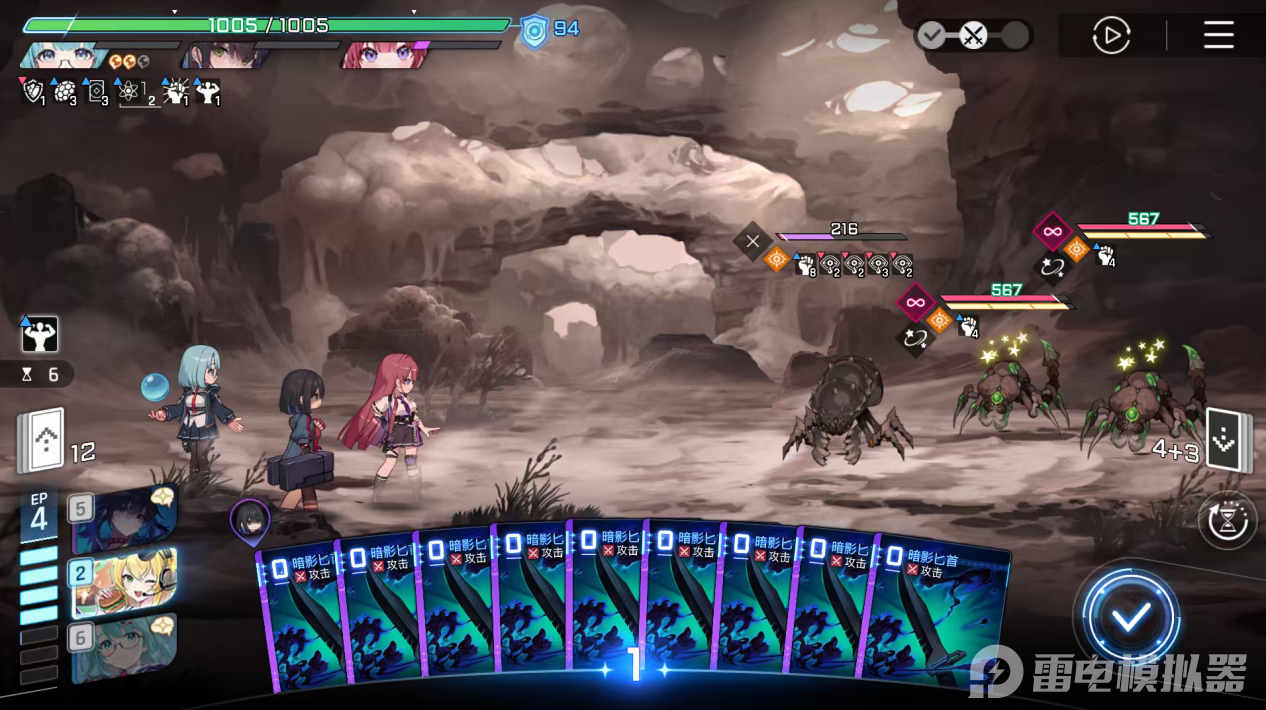The width and height of the screenshot is (1266, 710).
Task: View the discard pile marked 4+3
Action: (1224, 439)
